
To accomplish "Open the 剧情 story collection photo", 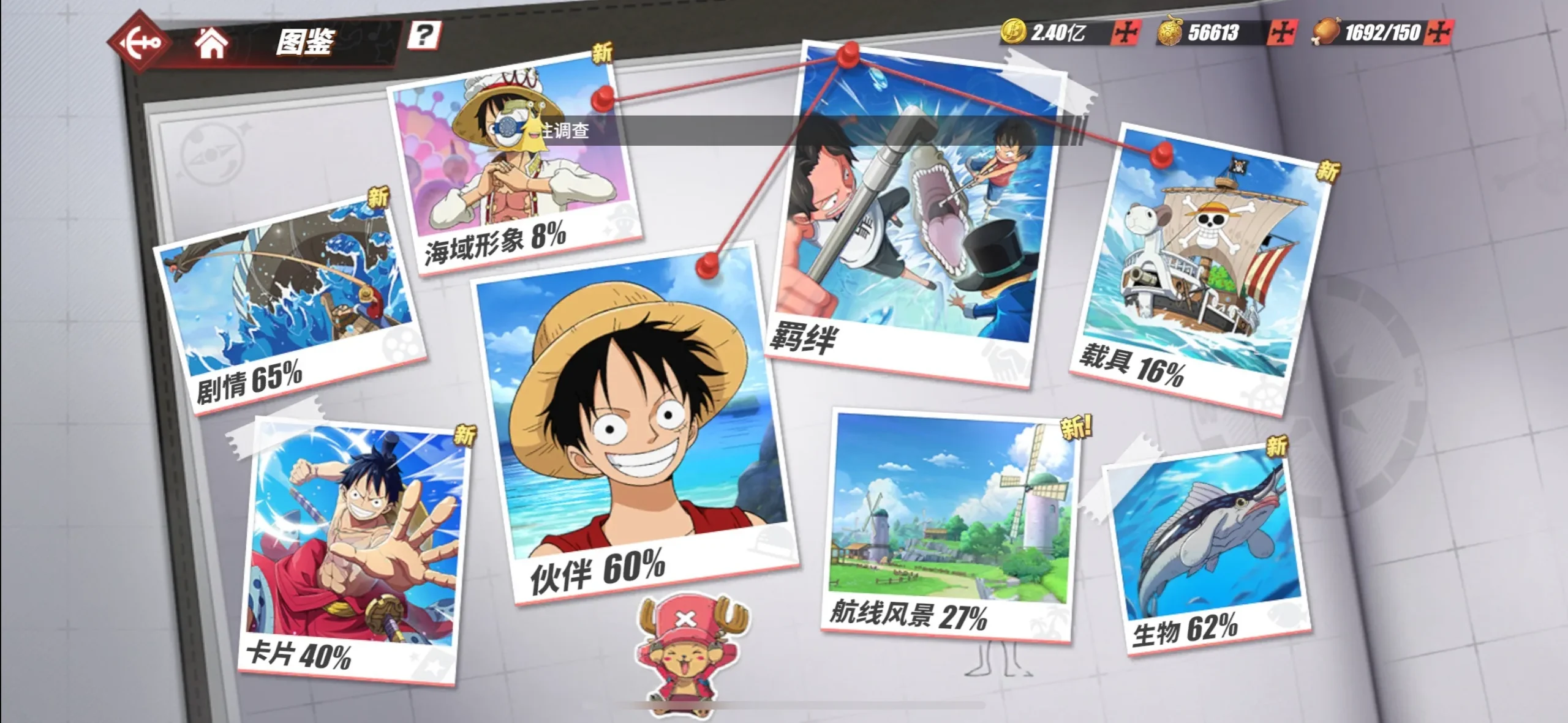I will pyautogui.click(x=288, y=306).
